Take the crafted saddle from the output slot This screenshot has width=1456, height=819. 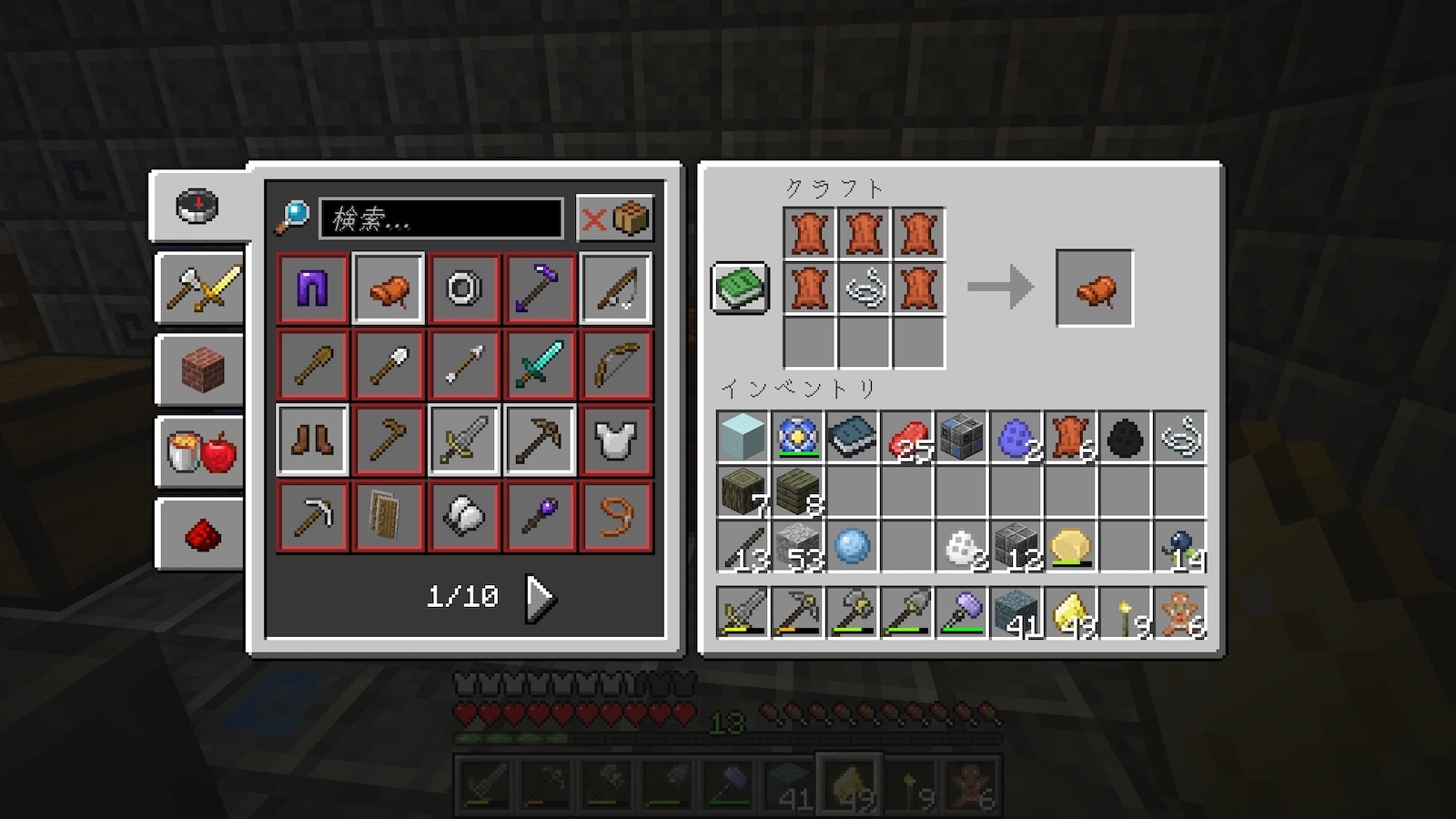point(1094,289)
